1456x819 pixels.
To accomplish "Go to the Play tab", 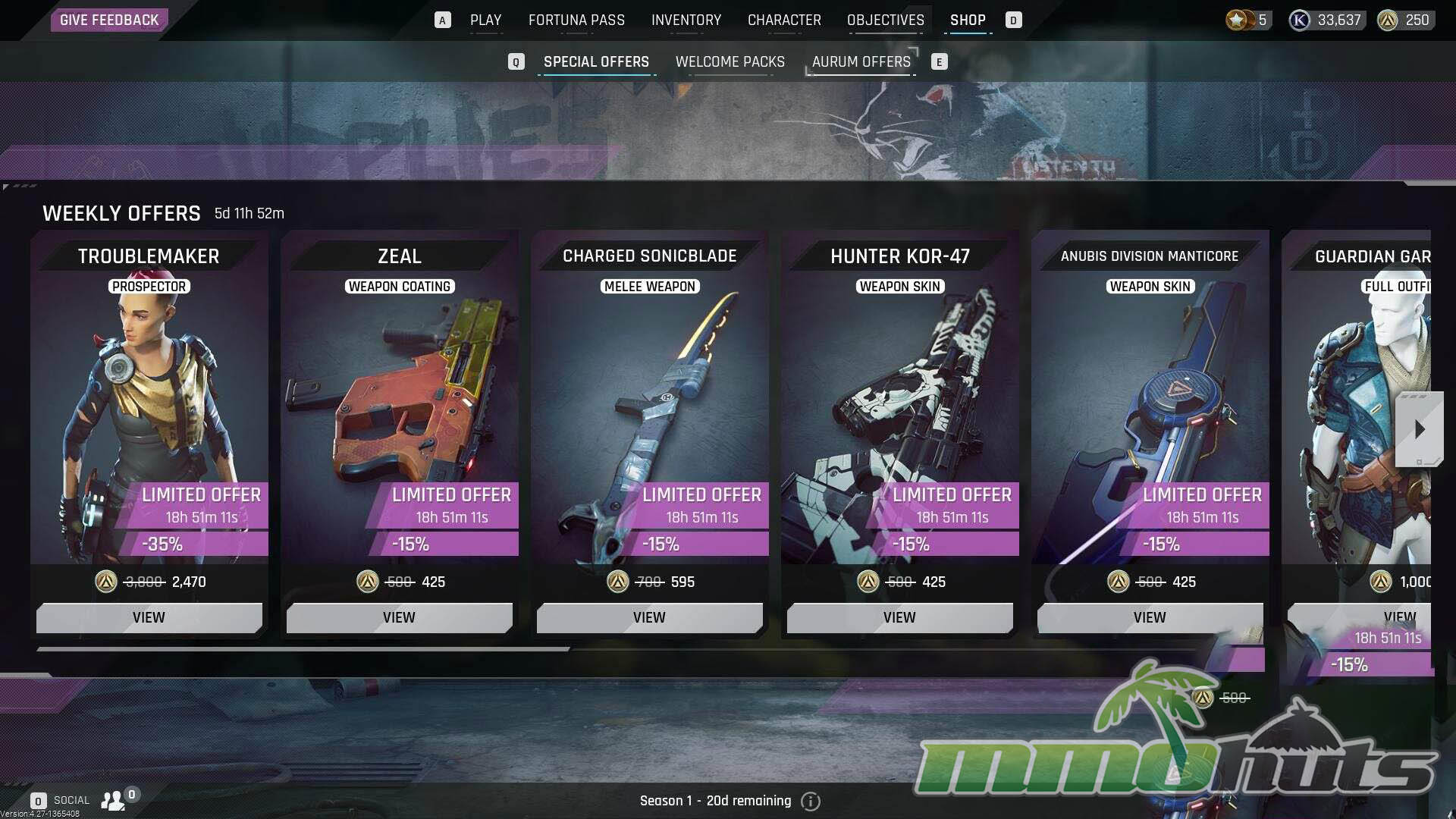I will 485,20.
